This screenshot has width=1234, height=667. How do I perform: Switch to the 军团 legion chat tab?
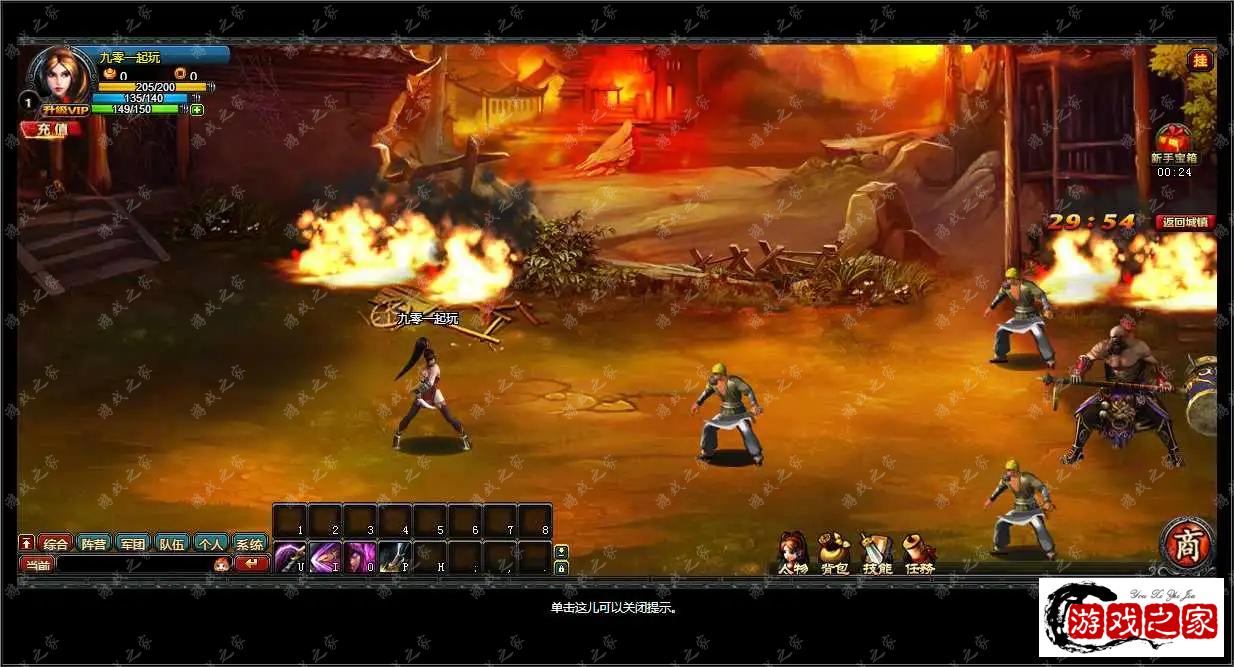tap(132, 545)
